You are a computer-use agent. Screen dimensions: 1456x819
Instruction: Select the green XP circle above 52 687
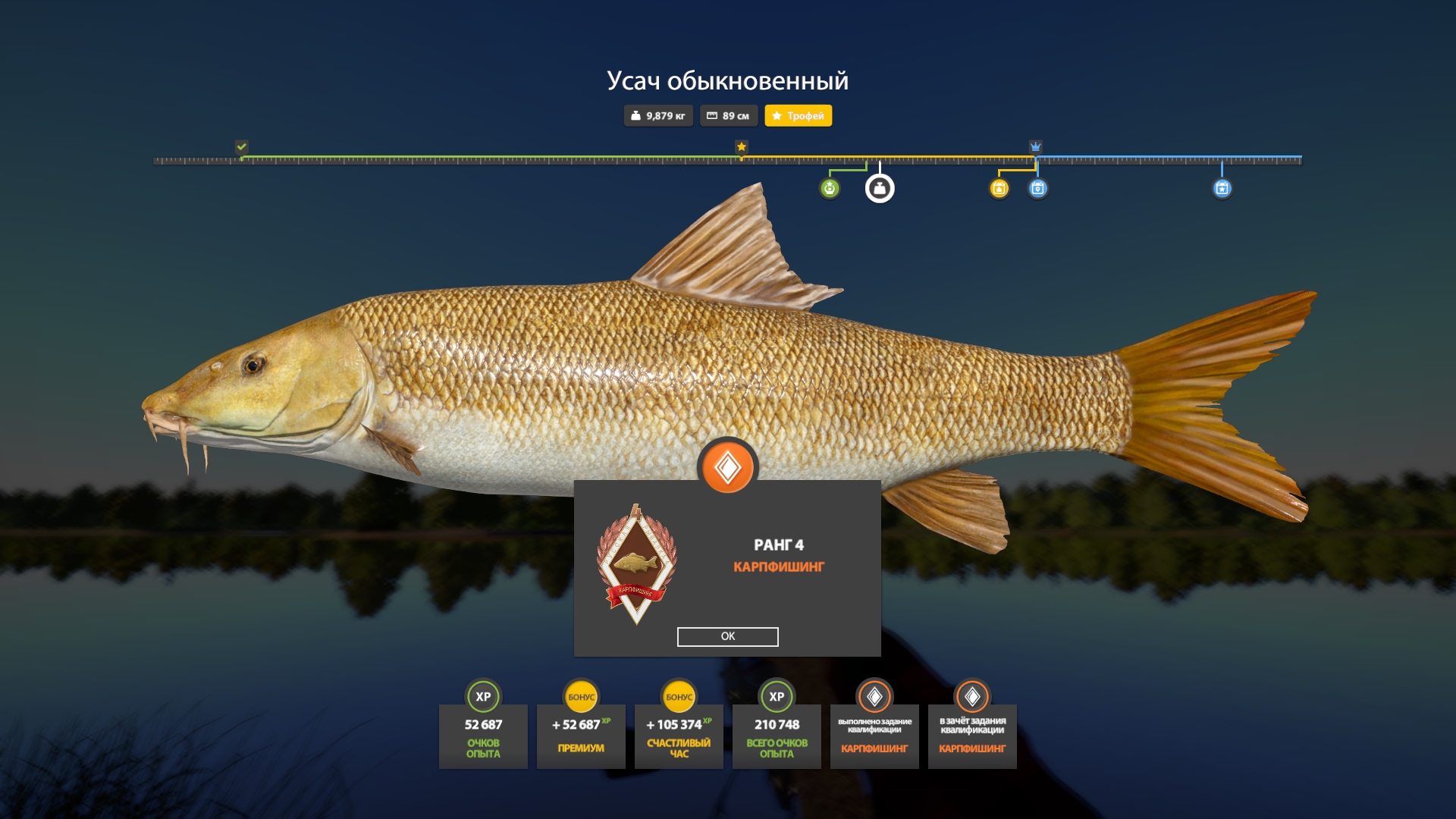pyautogui.click(x=485, y=695)
